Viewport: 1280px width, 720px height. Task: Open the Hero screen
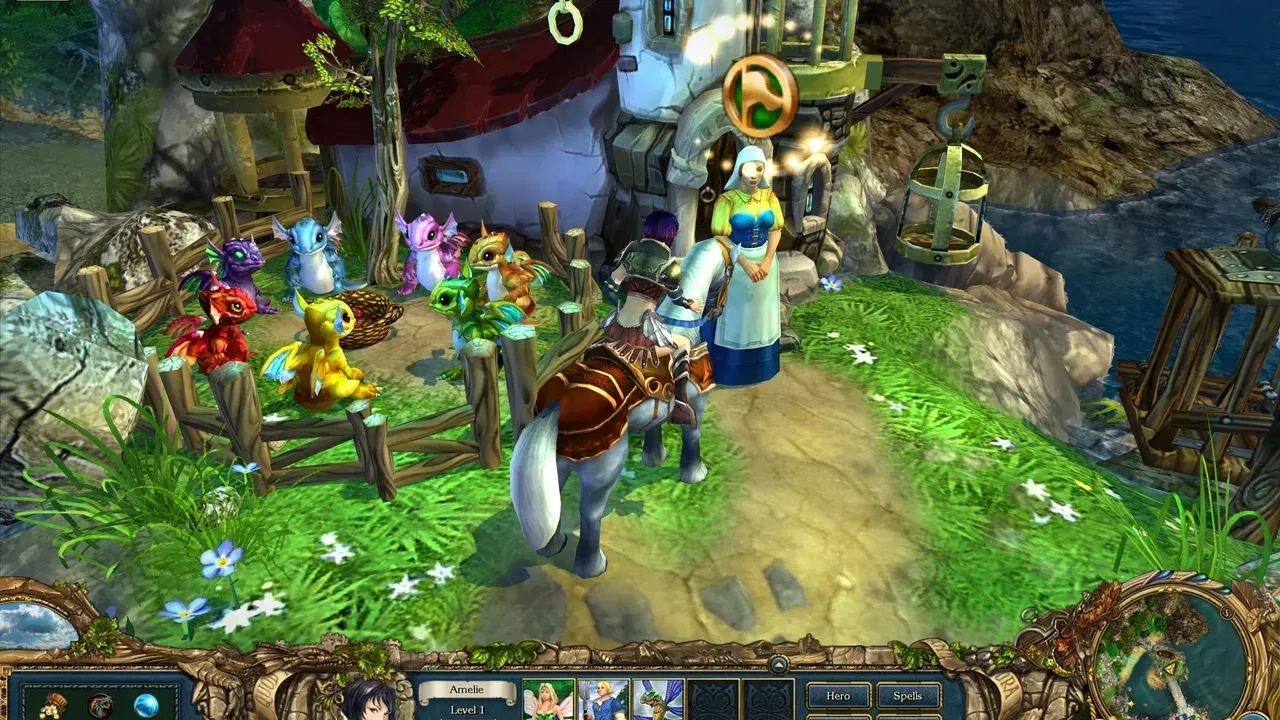pyautogui.click(x=838, y=696)
